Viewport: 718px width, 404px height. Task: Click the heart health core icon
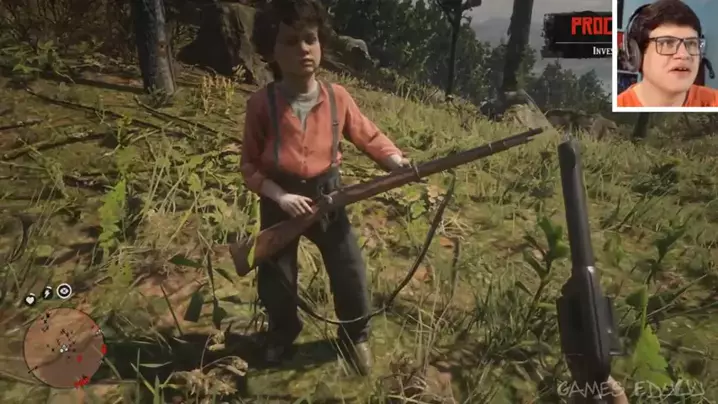point(30,298)
